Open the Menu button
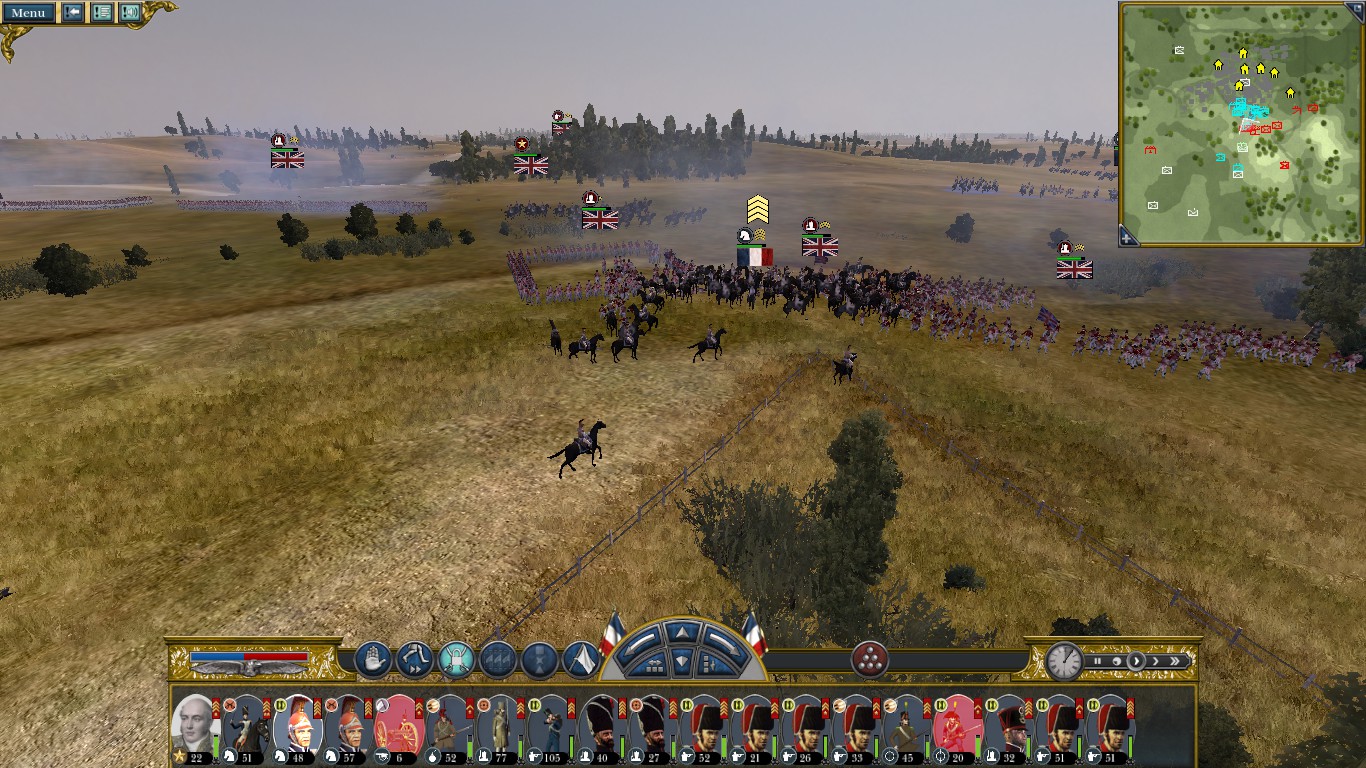Screen dimensions: 1366x768 [x=27, y=13]
